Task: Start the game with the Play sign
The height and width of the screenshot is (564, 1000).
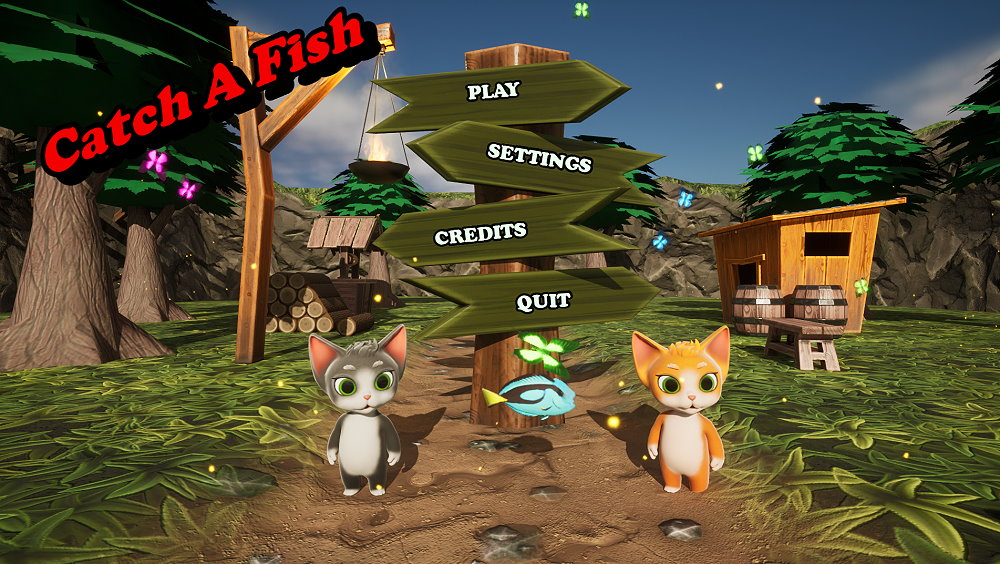Action: (494, 91)
